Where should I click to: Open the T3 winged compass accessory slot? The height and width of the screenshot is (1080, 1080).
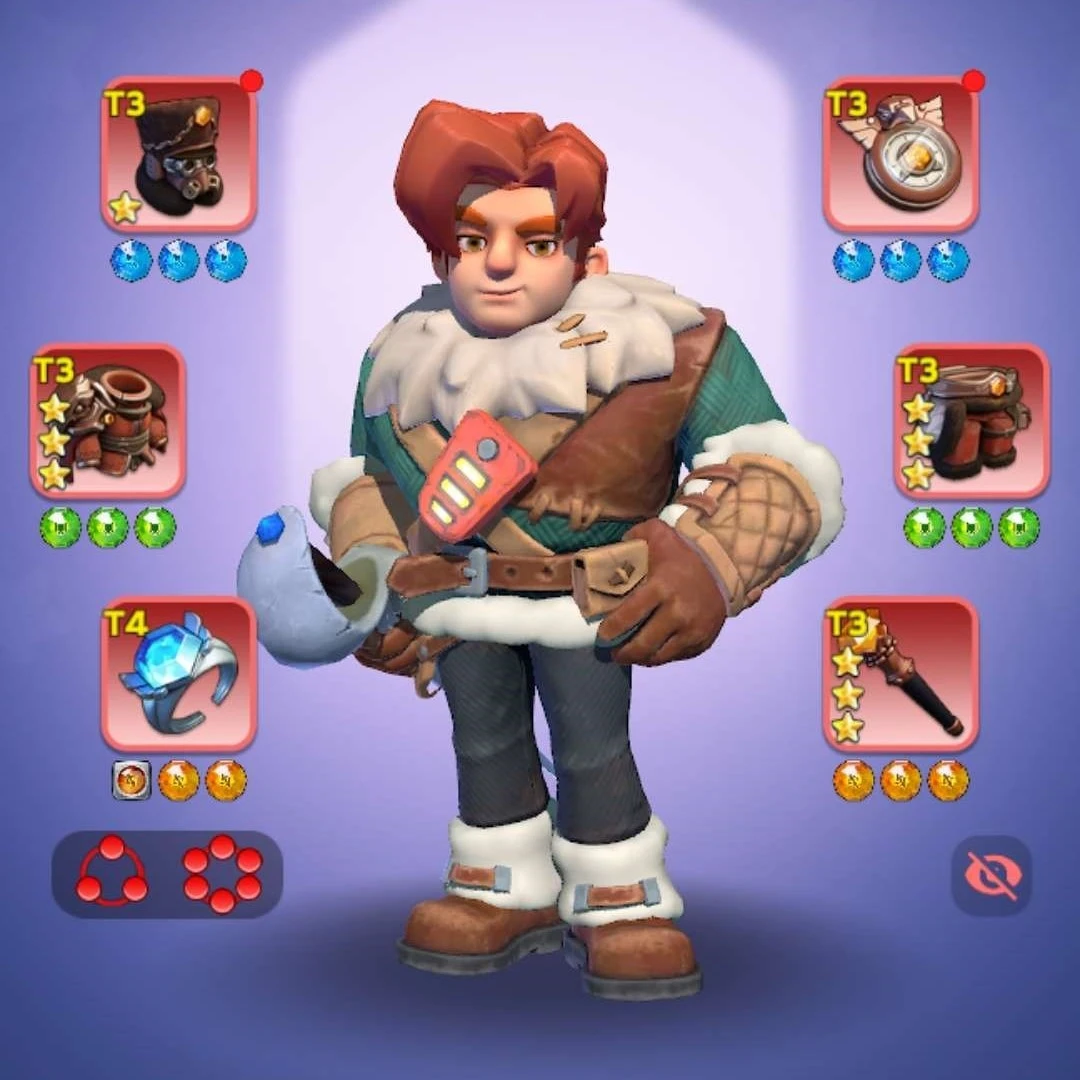pos(901,154)
